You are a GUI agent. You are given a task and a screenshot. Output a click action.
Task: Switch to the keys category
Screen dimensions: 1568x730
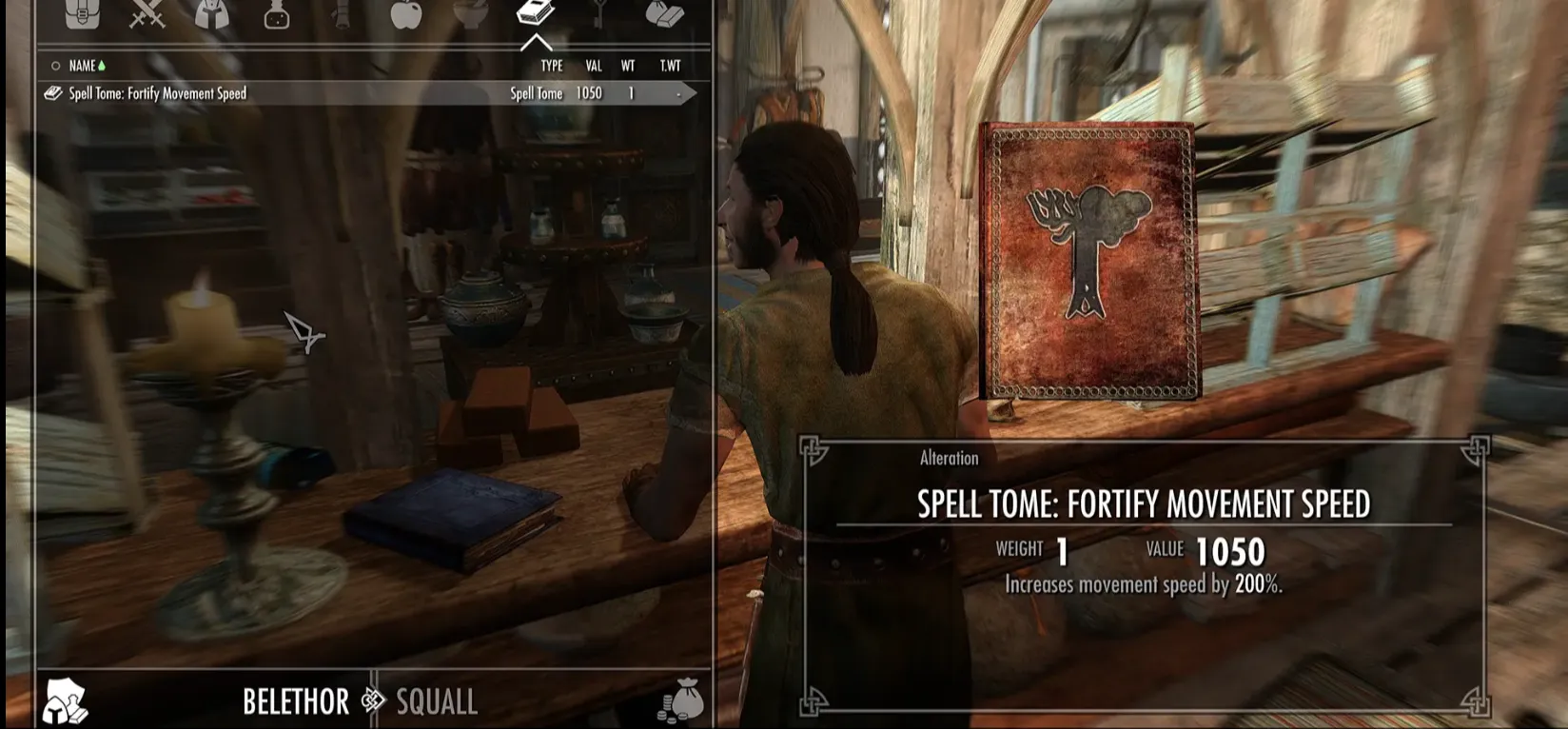tap(599, 13)
